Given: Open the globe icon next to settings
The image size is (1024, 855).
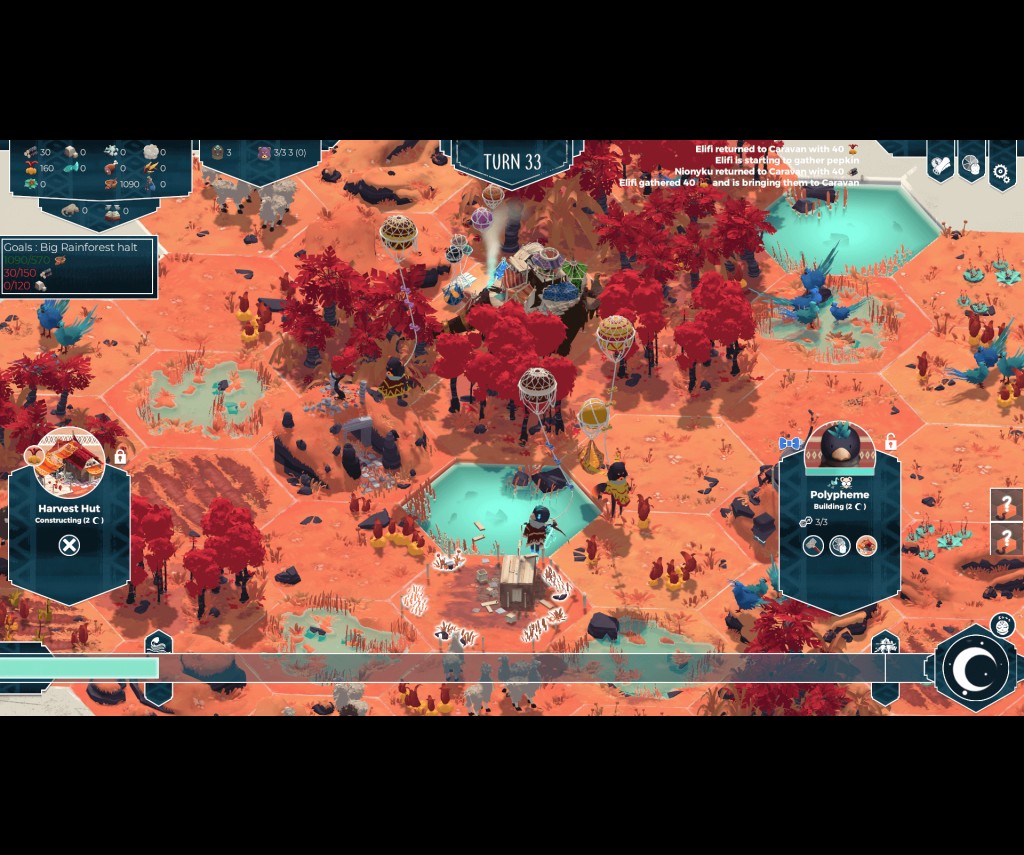Looking at the screenshot, I should (971, 166).
